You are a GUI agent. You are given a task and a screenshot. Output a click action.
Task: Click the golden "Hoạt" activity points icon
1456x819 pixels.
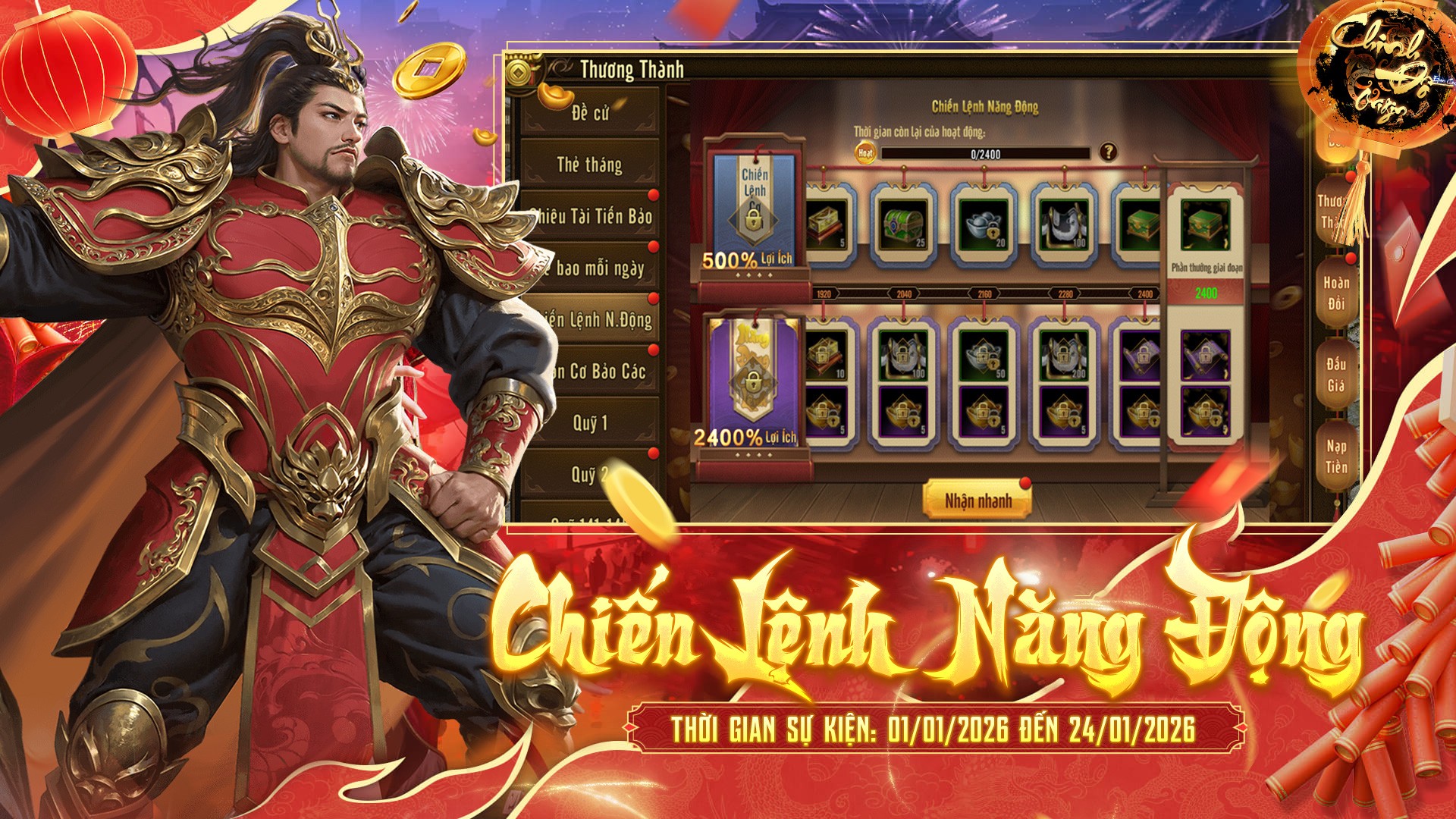(866, 152)
